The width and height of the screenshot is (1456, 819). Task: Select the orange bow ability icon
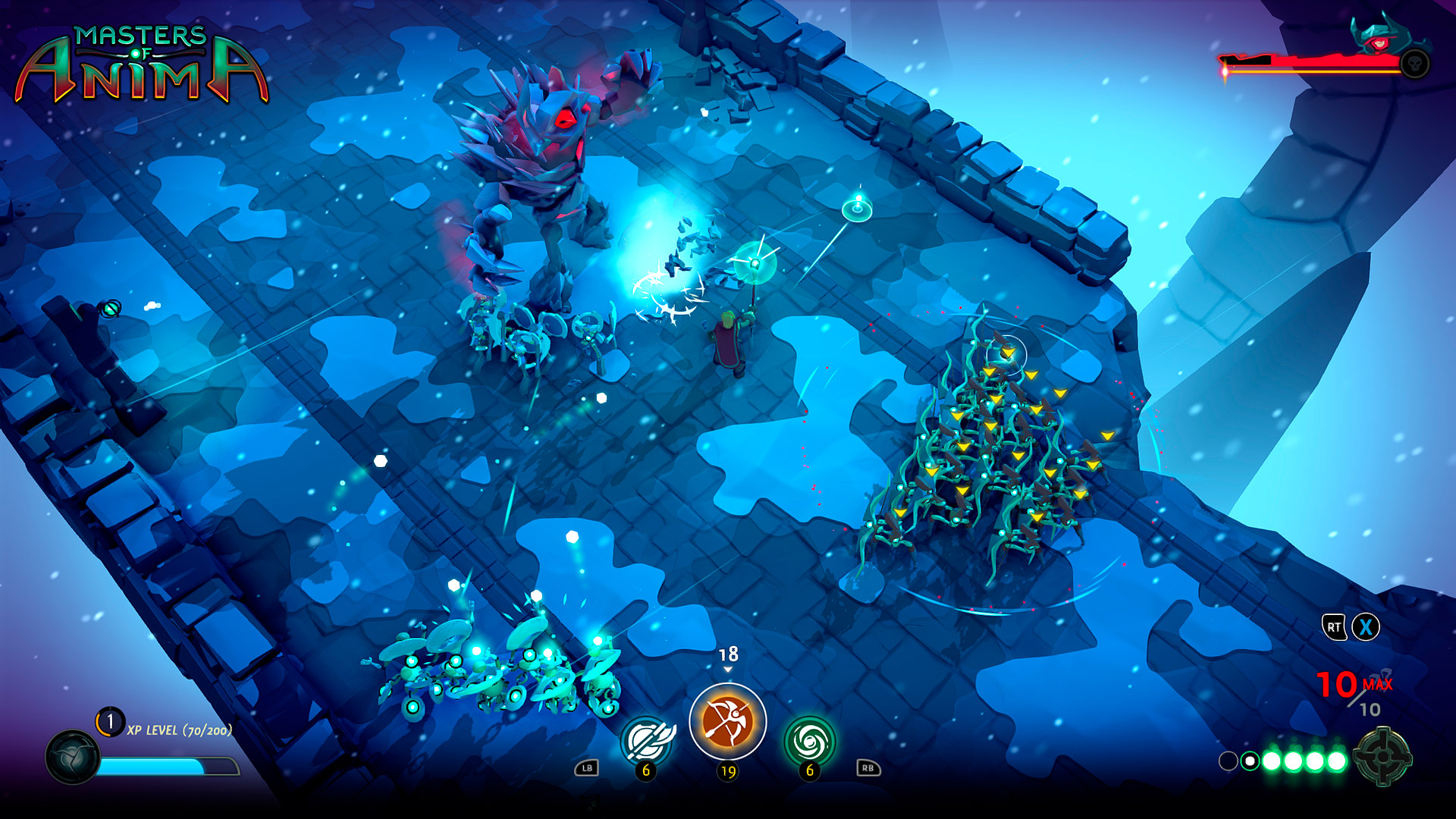point(728,720)
